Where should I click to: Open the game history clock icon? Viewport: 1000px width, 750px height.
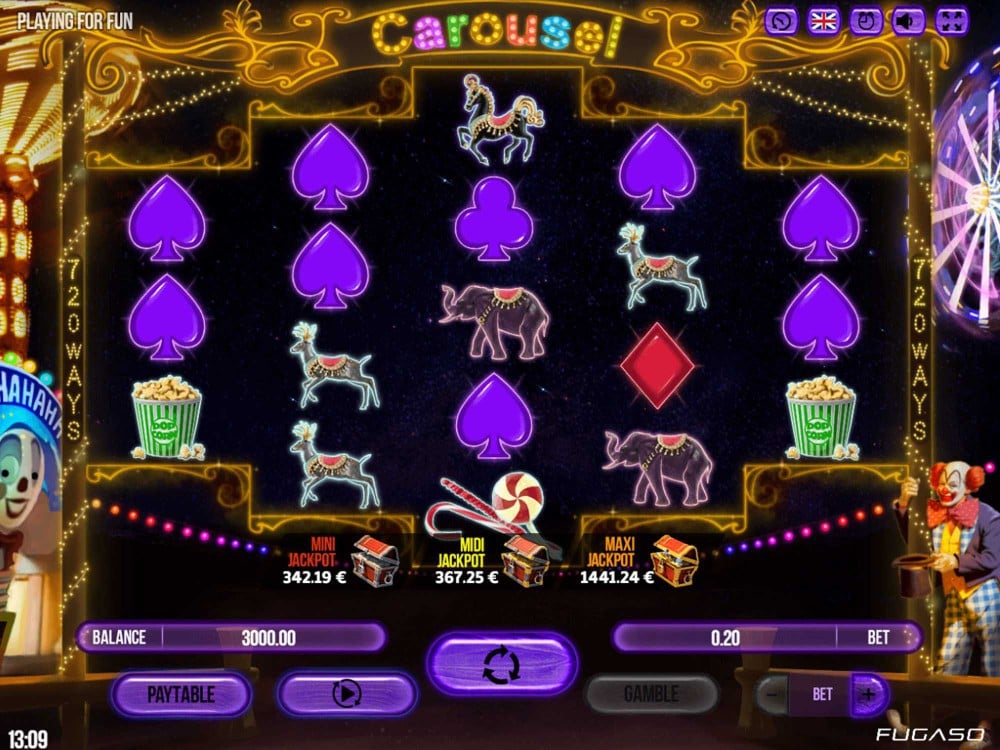[x=781, y=21]
